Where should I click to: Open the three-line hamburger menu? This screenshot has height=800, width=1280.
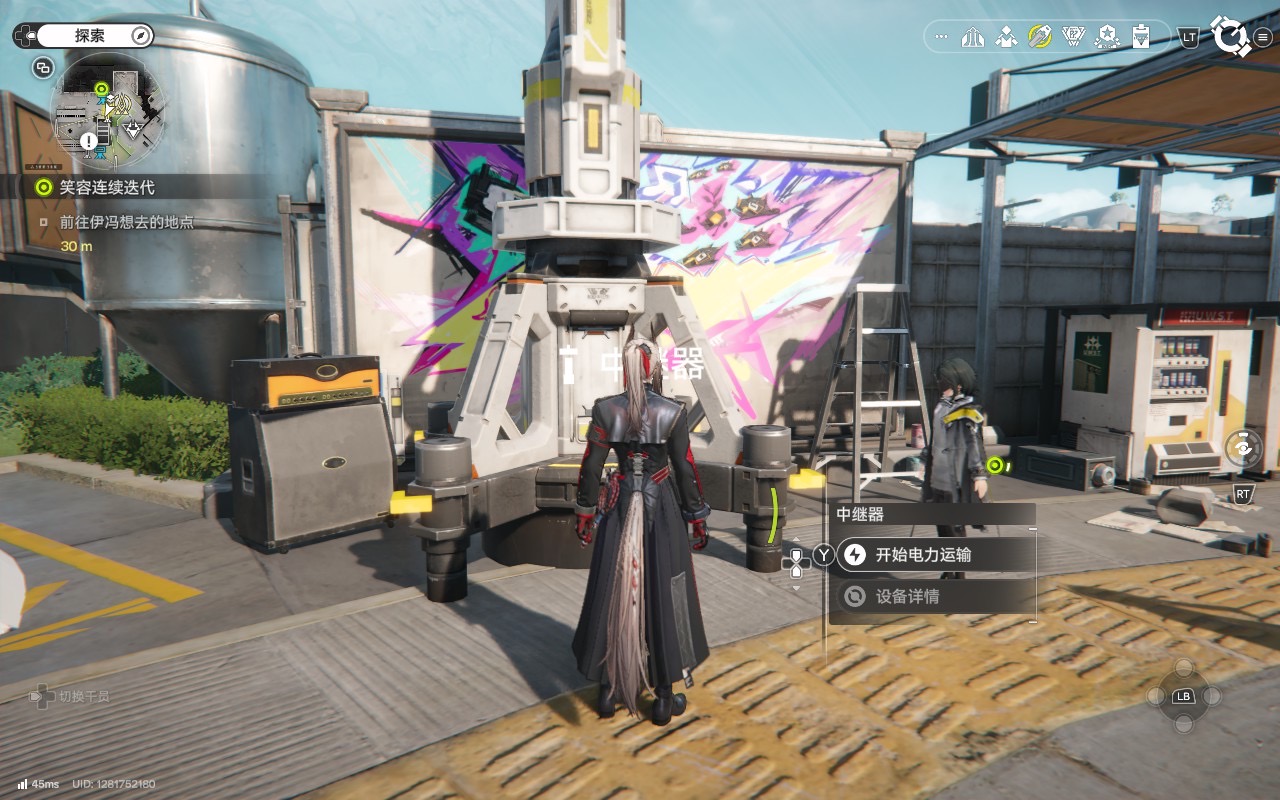point(1262,37)
